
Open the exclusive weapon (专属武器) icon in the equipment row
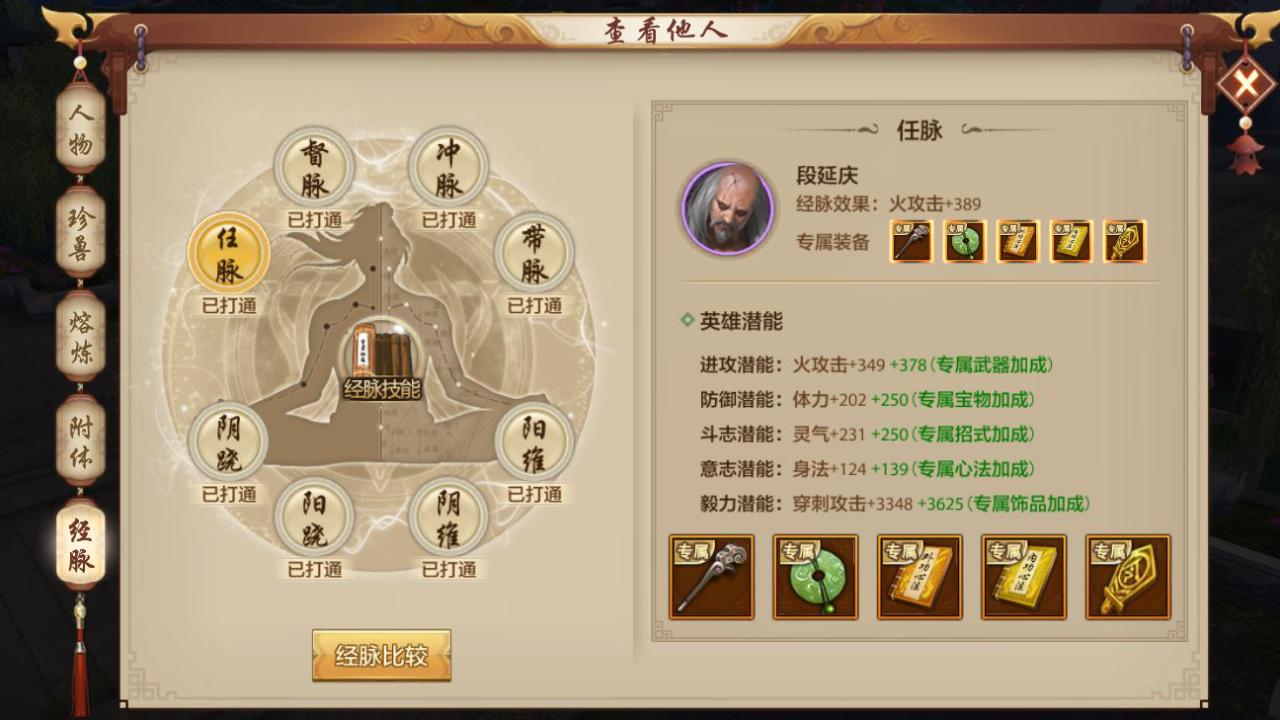pos(911,241)
